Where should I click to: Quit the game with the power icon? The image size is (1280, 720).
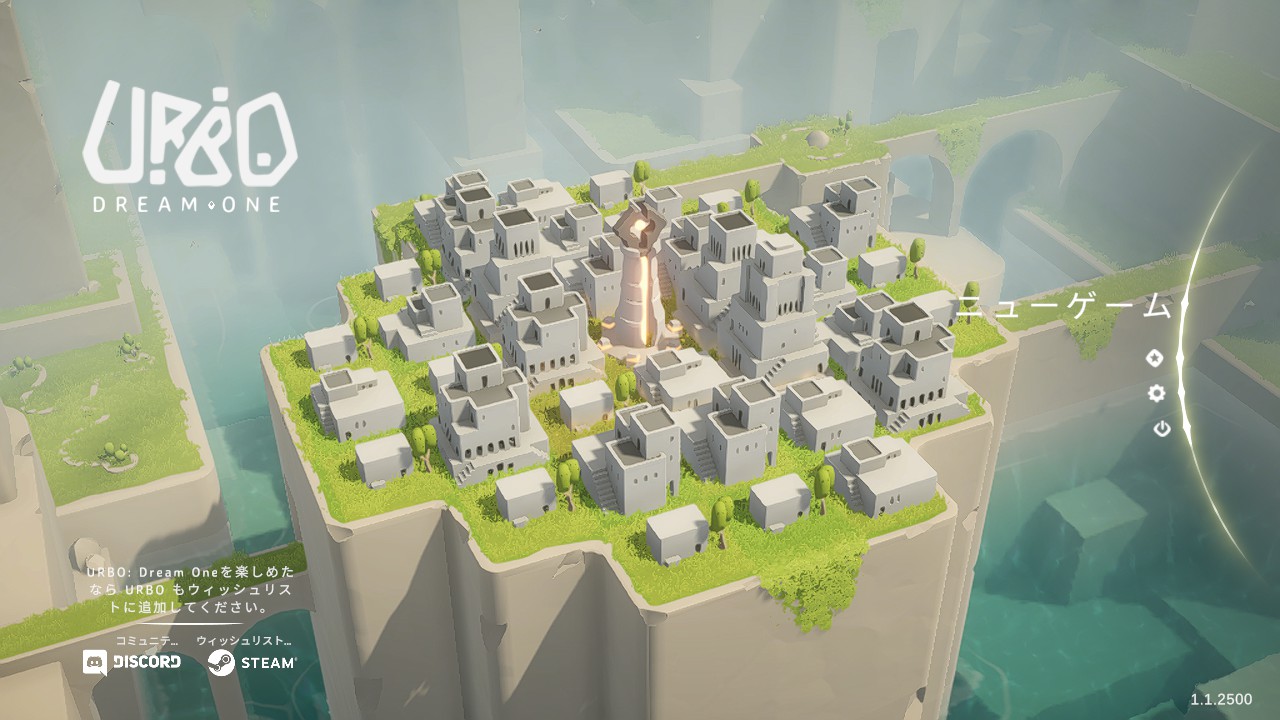tap(1161, 429)
